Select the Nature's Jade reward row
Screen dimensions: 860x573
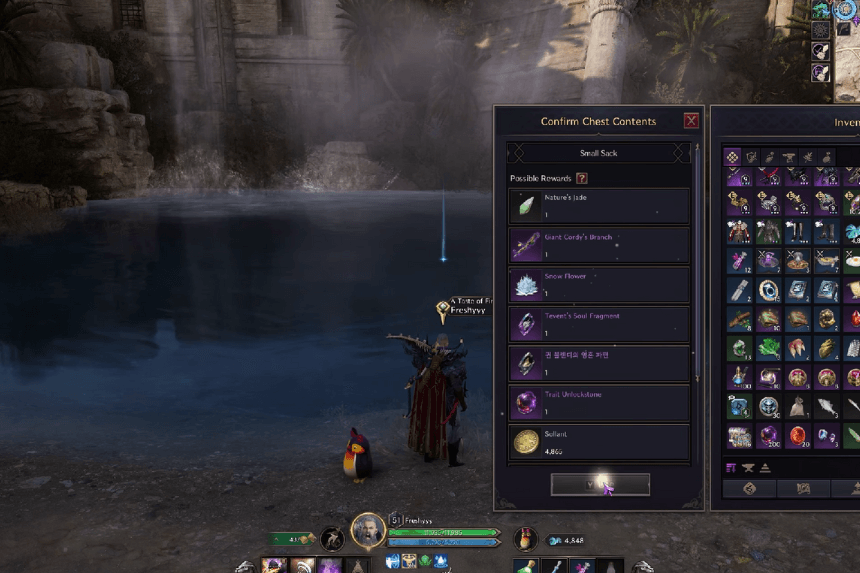[599, 206]
